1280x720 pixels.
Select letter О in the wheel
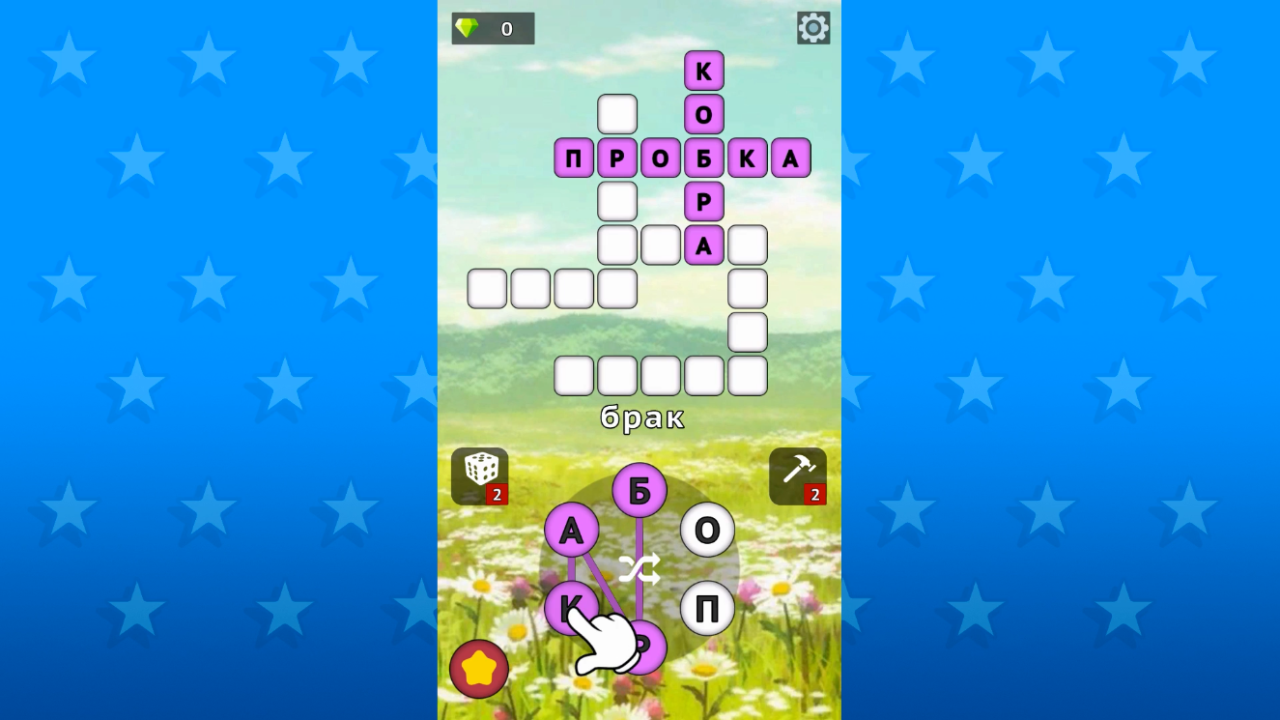coord(708,531)
